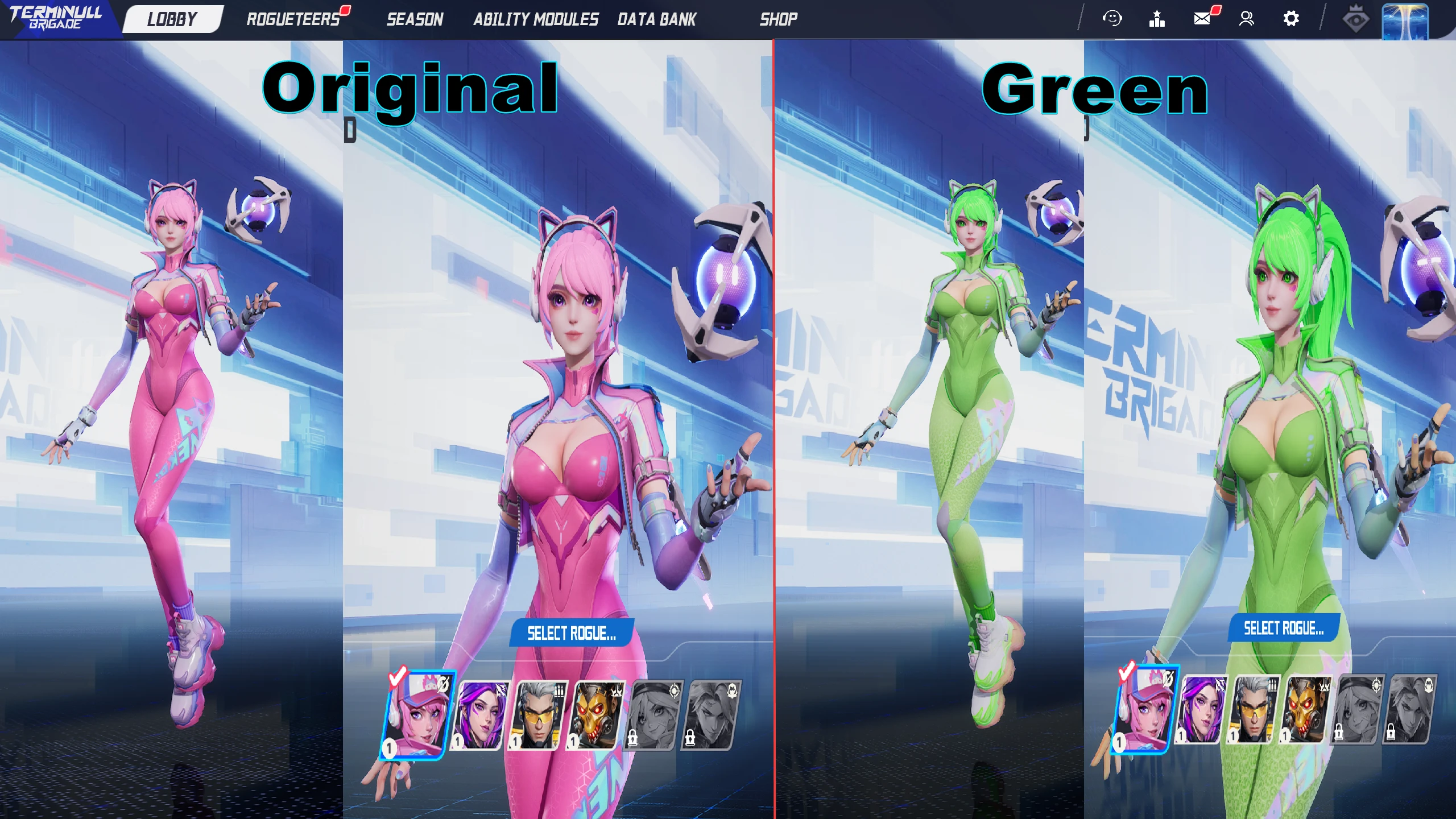Open the Data Bank screen
The image size is (1456, 819).
pyautogui.click(x=656, y=20)
